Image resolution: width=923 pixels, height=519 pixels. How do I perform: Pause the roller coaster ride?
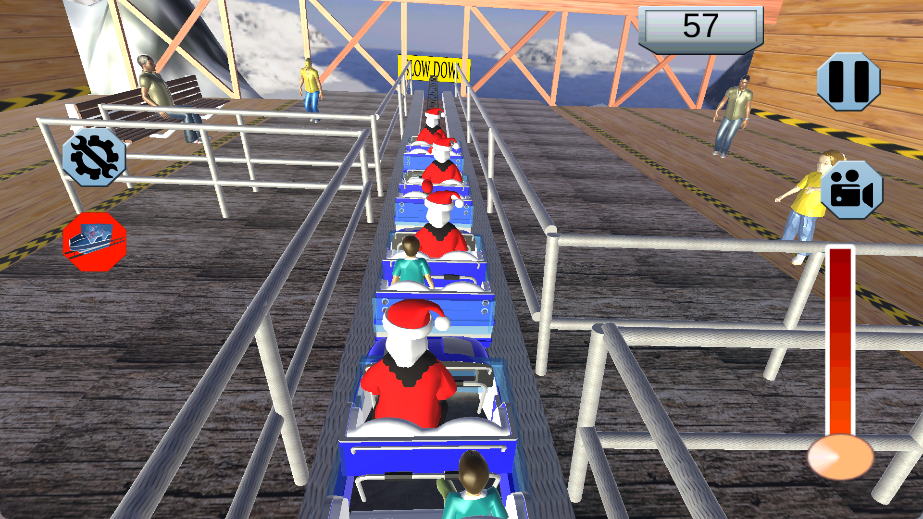(x=849, y=81)
